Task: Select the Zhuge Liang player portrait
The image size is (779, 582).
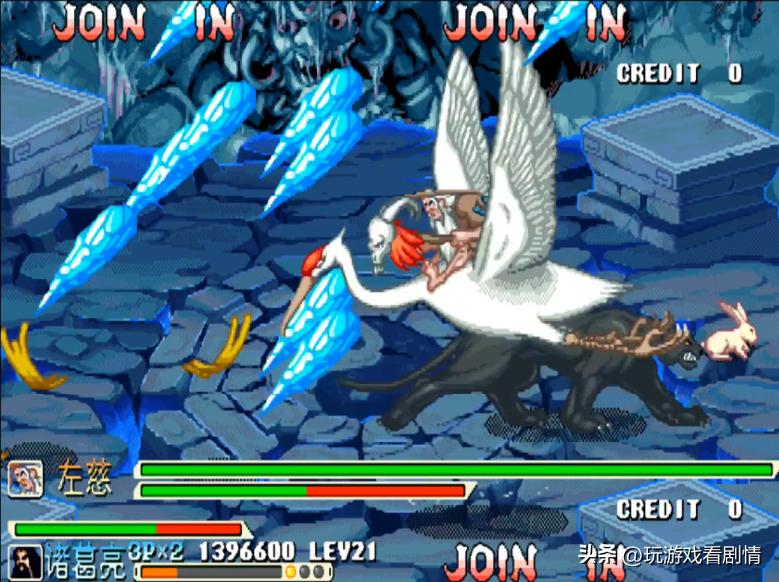Action: [24, 562]
